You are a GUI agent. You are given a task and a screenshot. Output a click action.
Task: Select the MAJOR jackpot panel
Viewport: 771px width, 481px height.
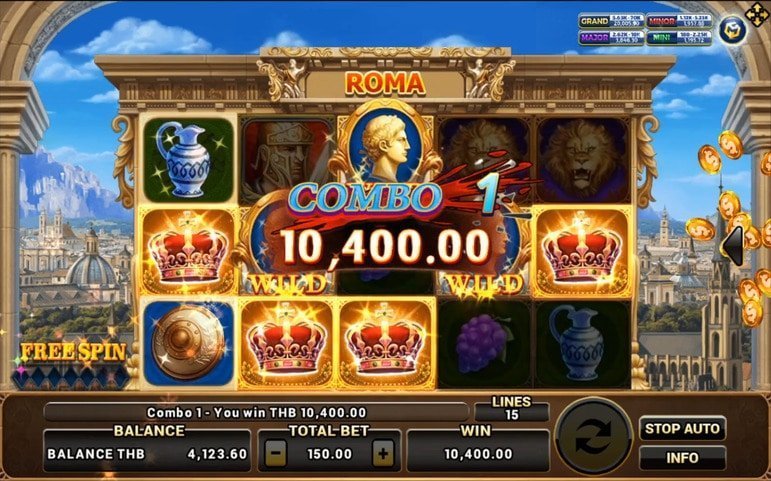tap(610, 39)
